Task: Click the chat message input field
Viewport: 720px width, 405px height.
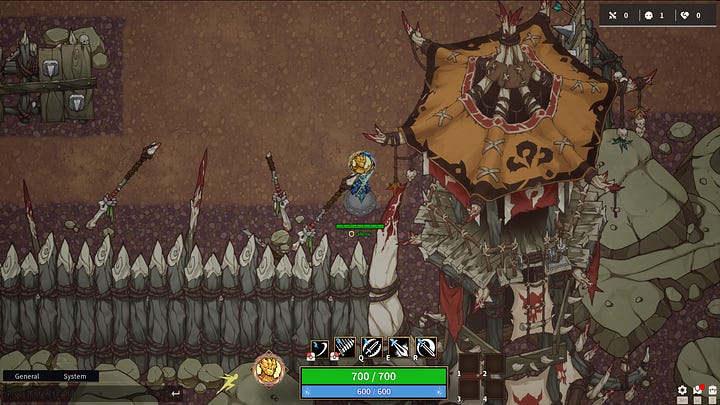Action: (x=80, y=393)
